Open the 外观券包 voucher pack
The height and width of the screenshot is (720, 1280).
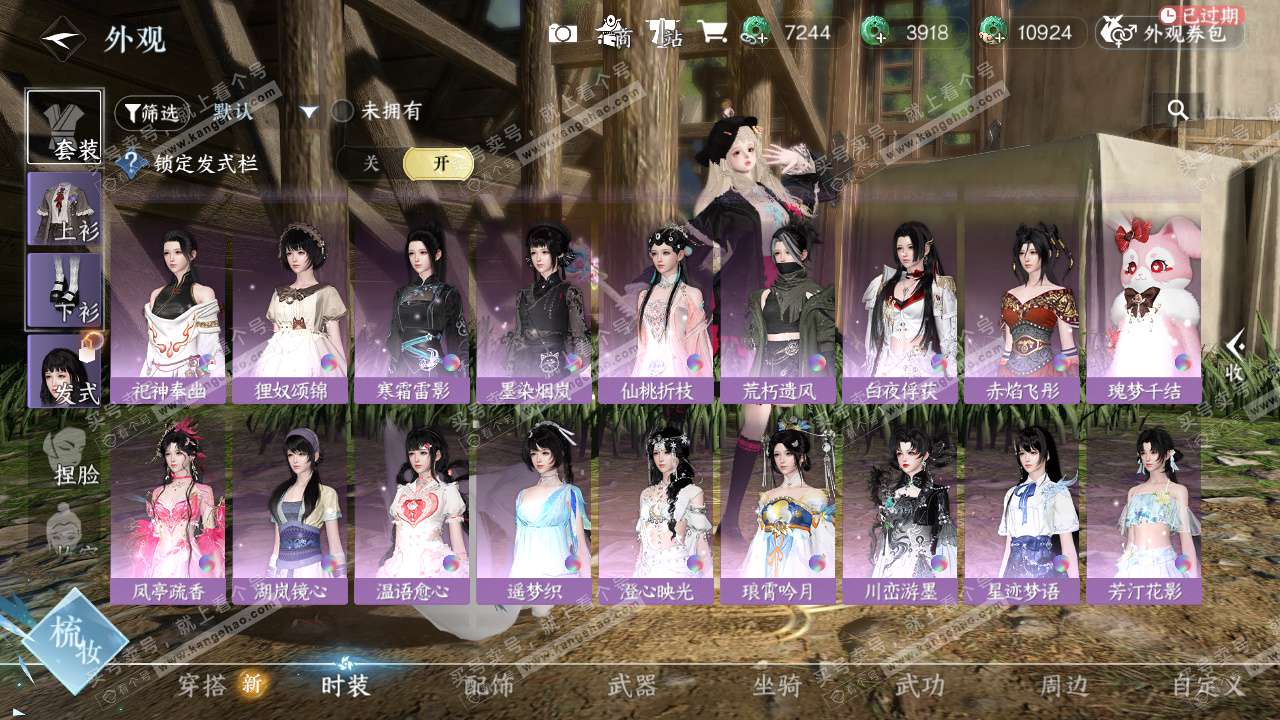click(1170, 33)
